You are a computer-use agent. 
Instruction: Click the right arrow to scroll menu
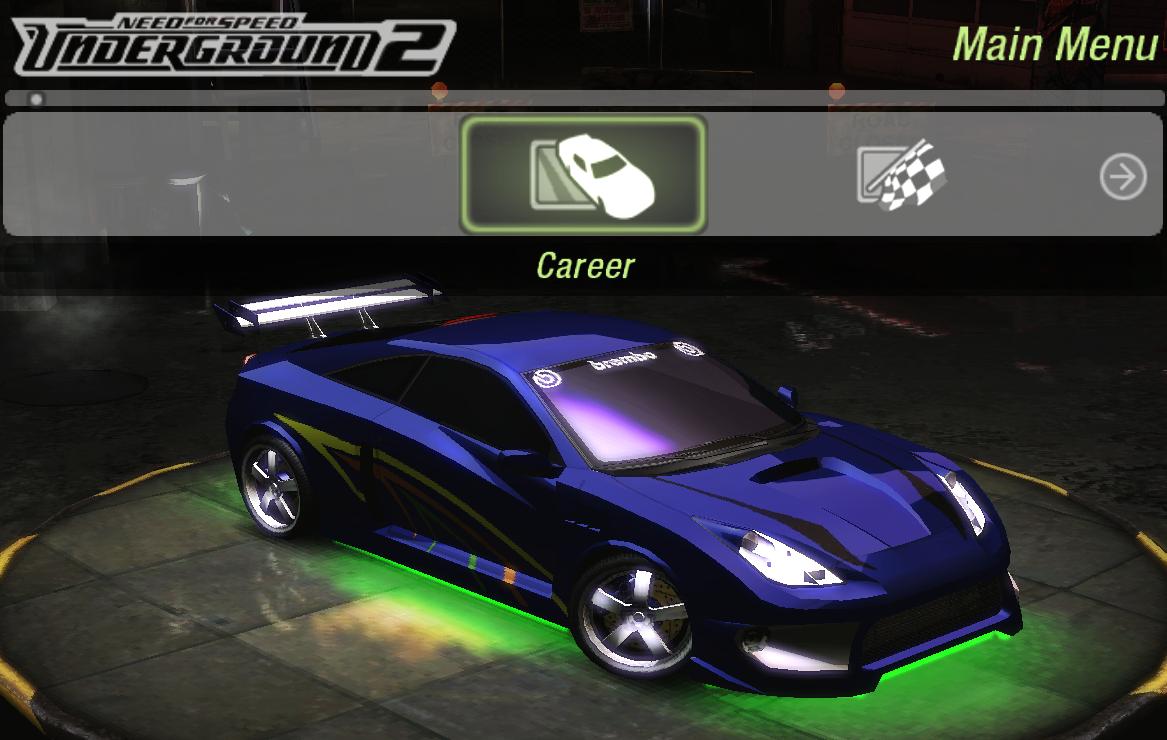point(1123,178)
